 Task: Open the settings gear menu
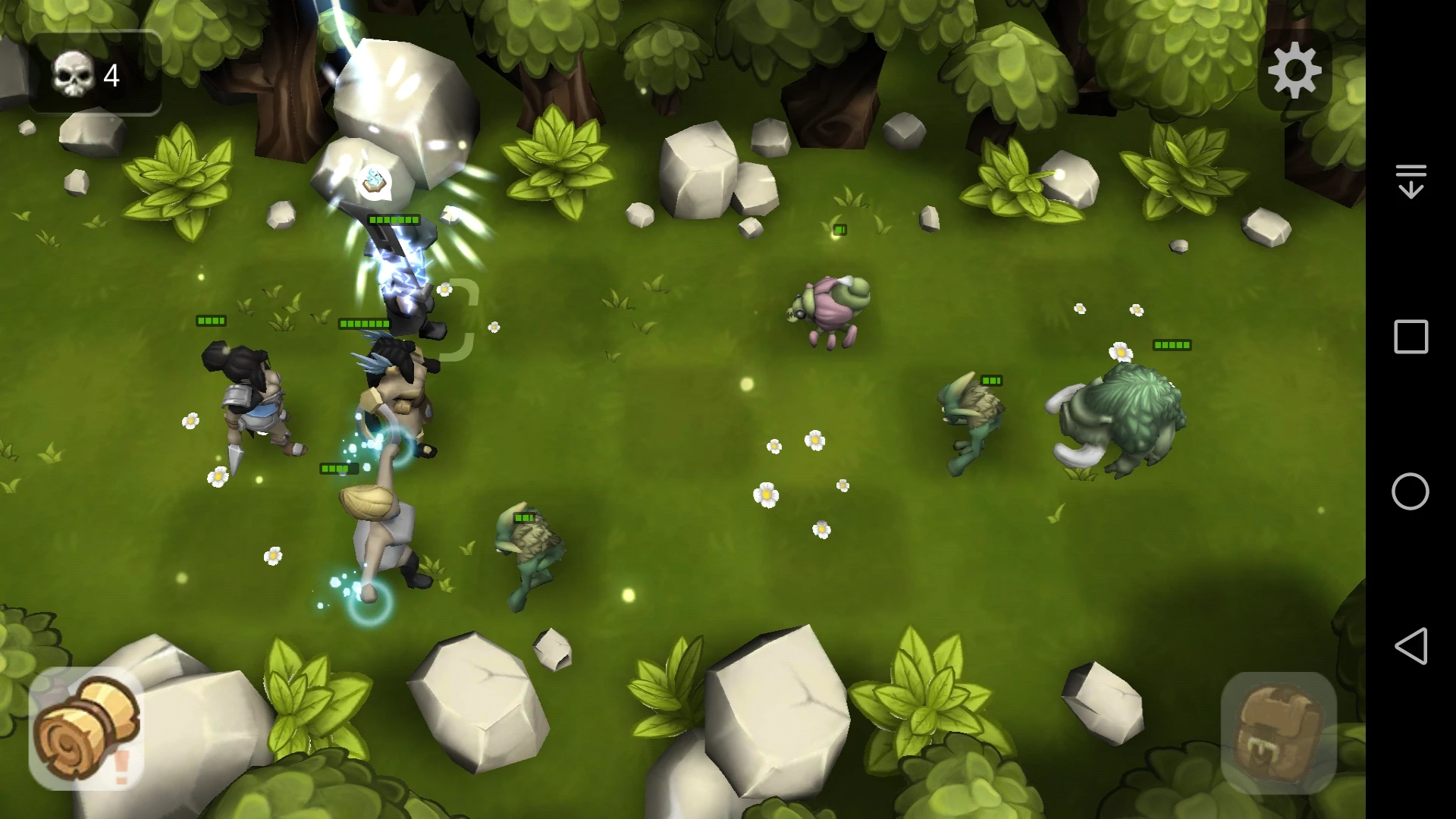[x=1294, y=71]
